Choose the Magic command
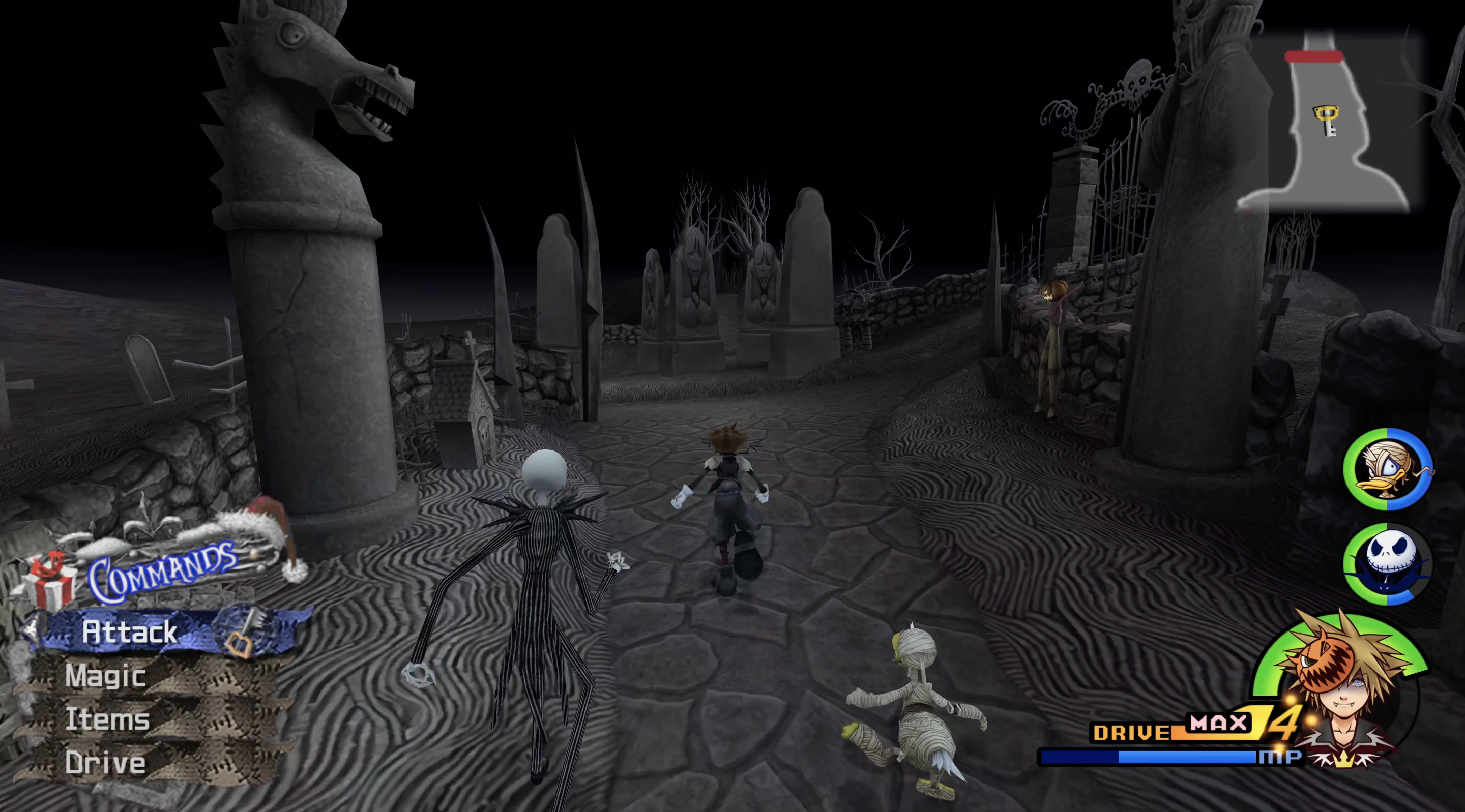Viewport: 1465px width, 812px height. 106,676
